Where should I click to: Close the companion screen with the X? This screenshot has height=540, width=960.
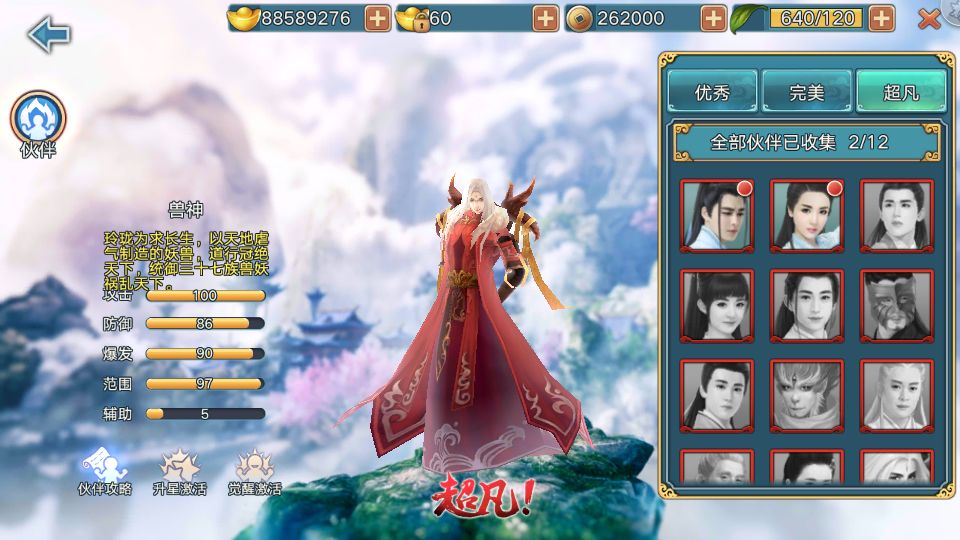[929, 18]
